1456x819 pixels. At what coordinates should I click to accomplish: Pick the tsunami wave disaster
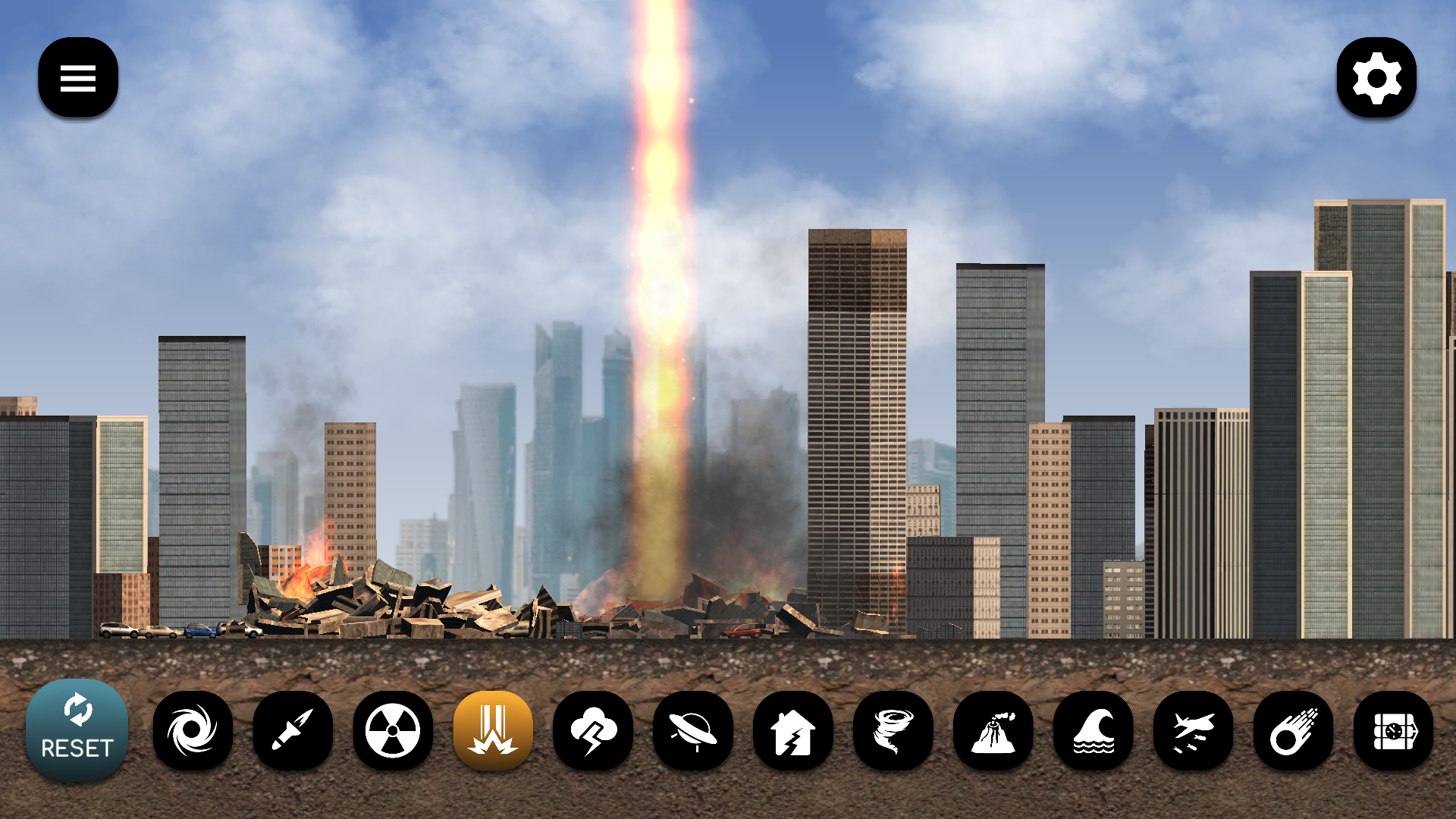tap(1094, 730)
